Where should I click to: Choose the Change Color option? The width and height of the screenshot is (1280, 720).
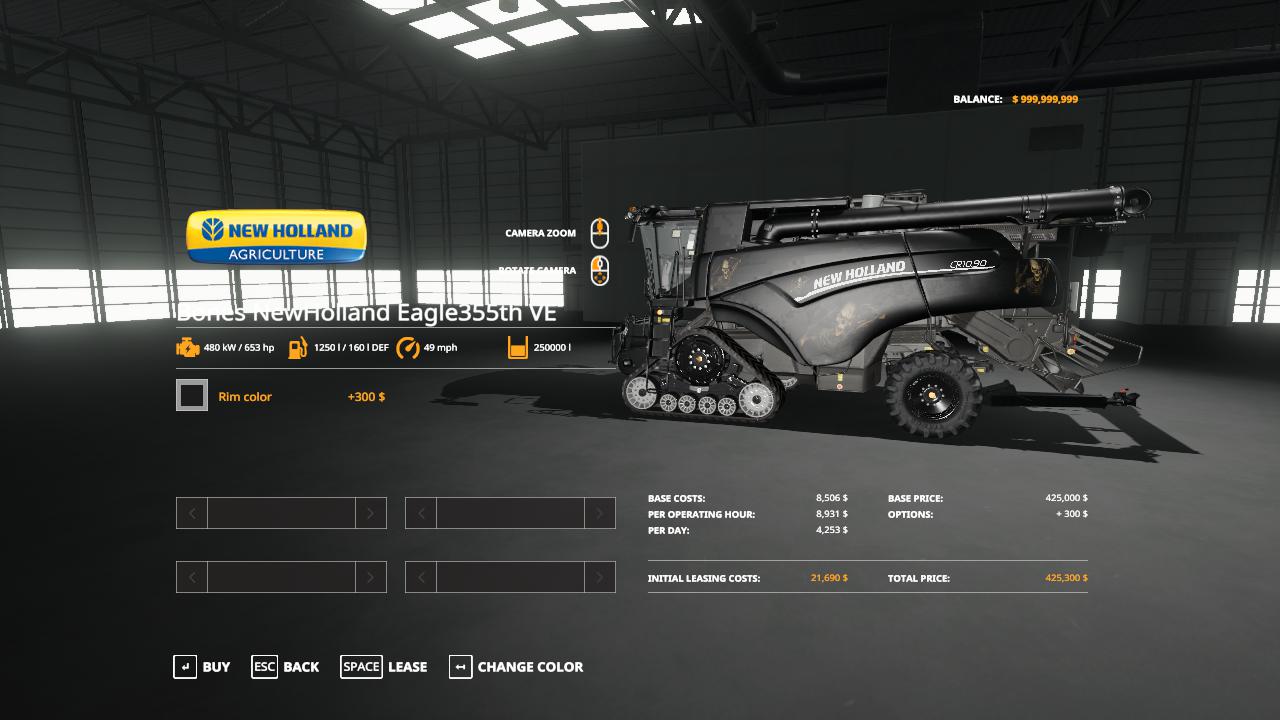tap(517, 667)
